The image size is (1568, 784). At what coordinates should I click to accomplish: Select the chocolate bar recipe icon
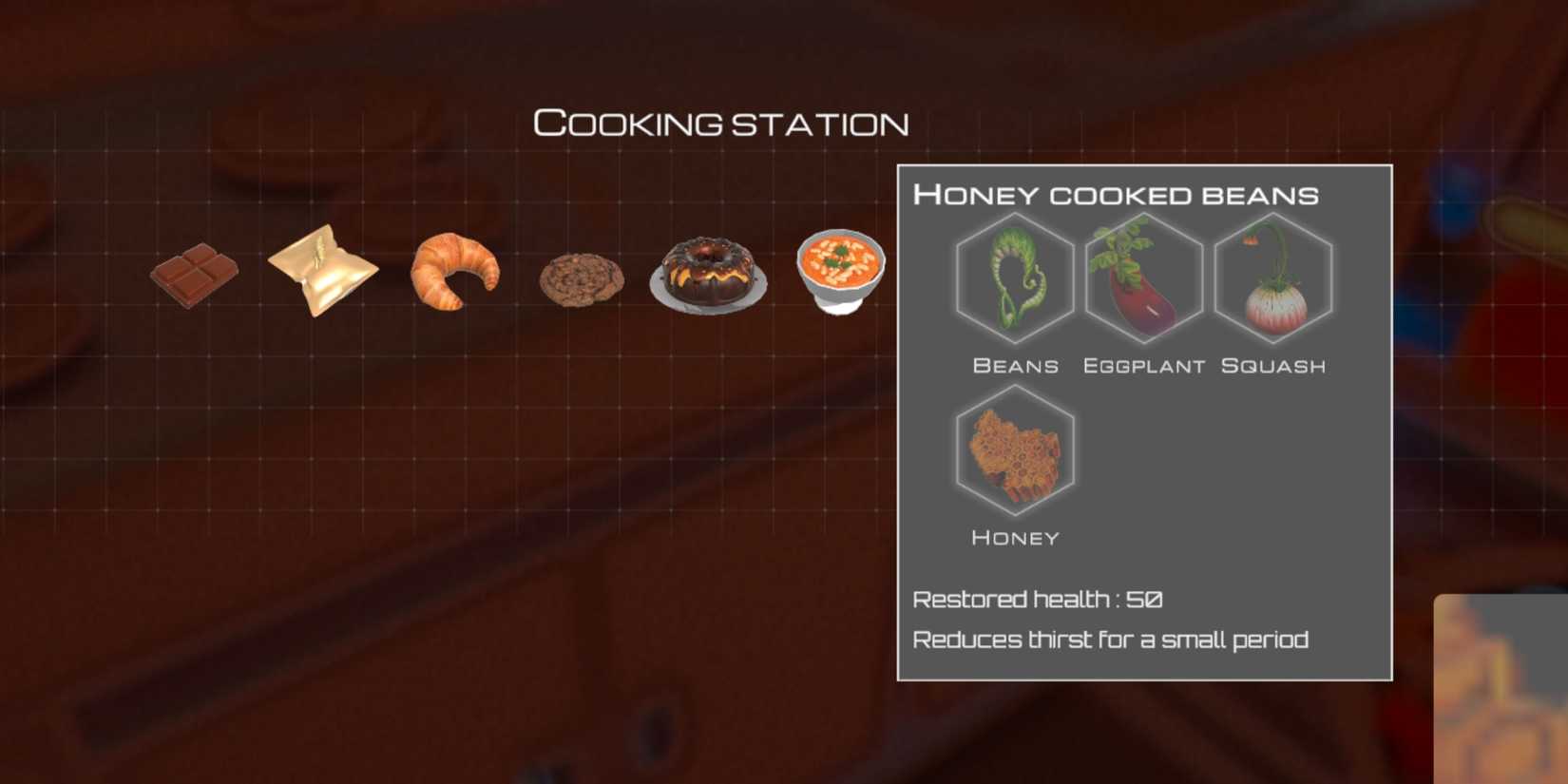193,276
